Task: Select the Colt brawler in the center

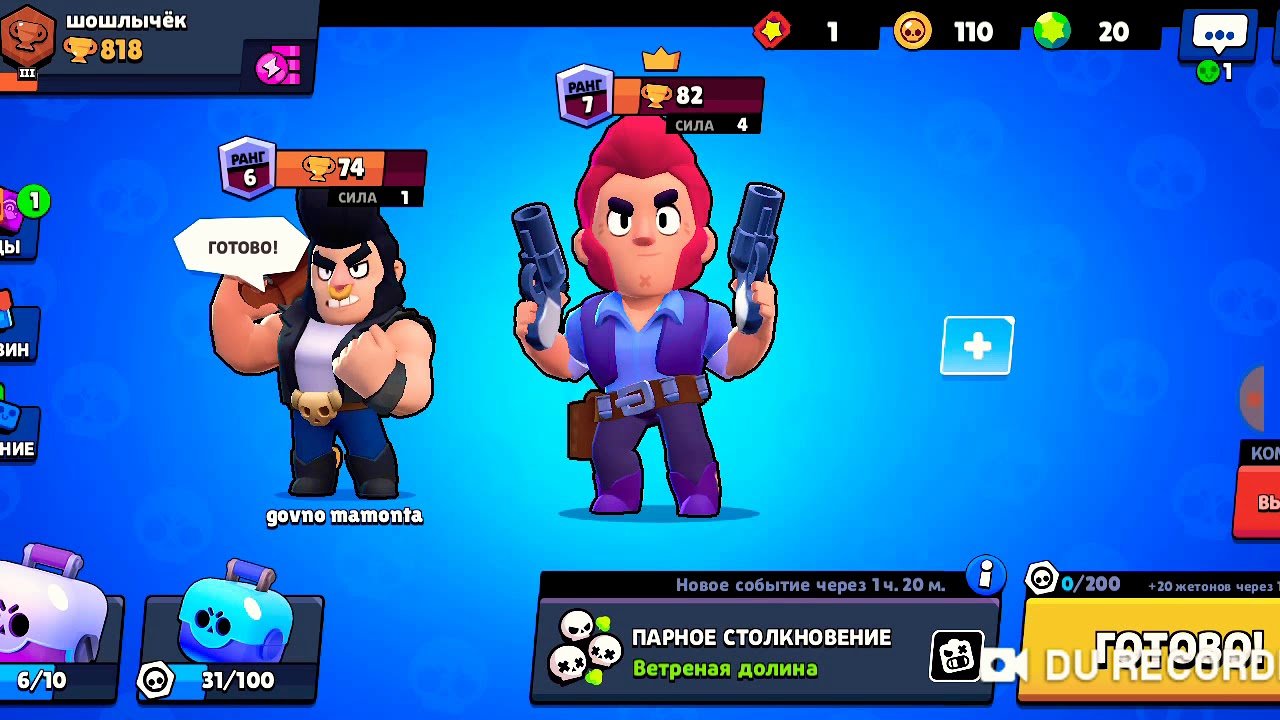Action: click(646, 330)
